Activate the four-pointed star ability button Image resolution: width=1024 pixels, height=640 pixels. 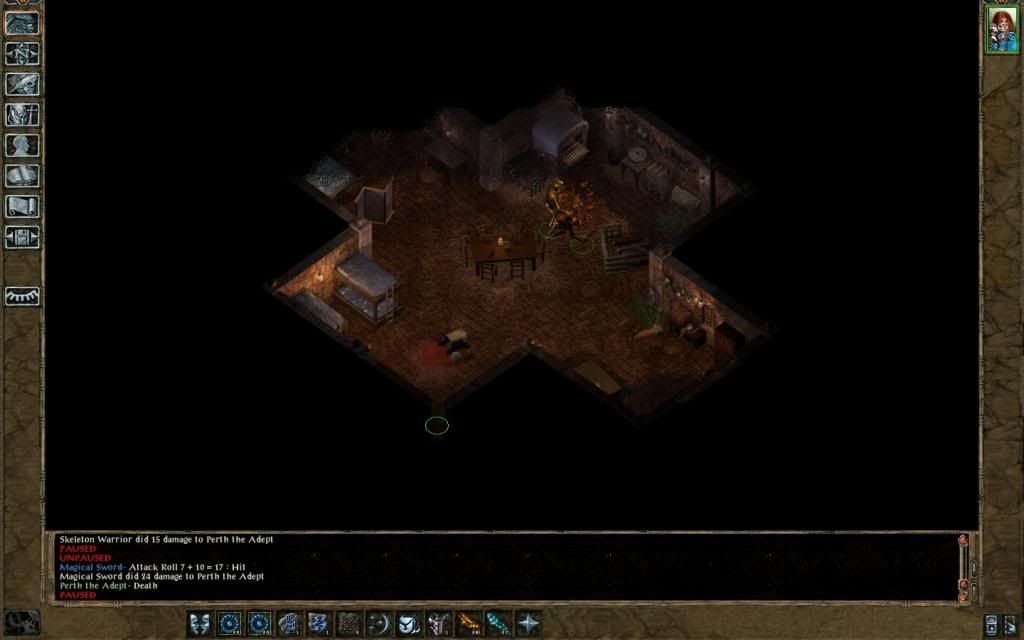(528, 624)
